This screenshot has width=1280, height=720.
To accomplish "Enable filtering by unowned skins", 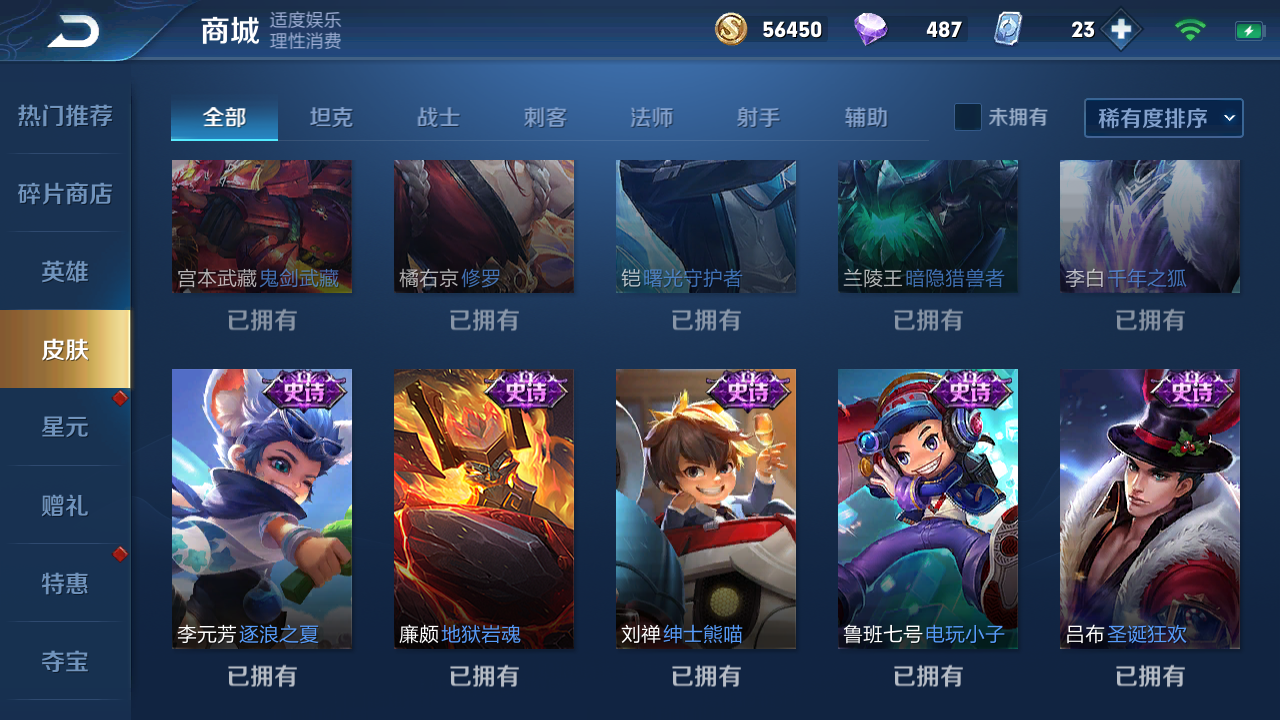I will 966,117.
